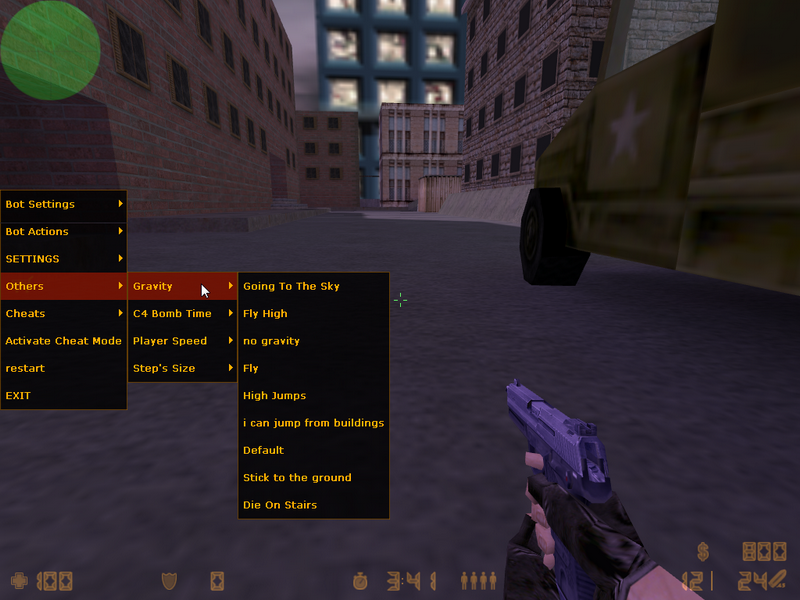Choose i can jump from buildings
The height and width of the screenshot is (600, 800).
tap(313, 423)
